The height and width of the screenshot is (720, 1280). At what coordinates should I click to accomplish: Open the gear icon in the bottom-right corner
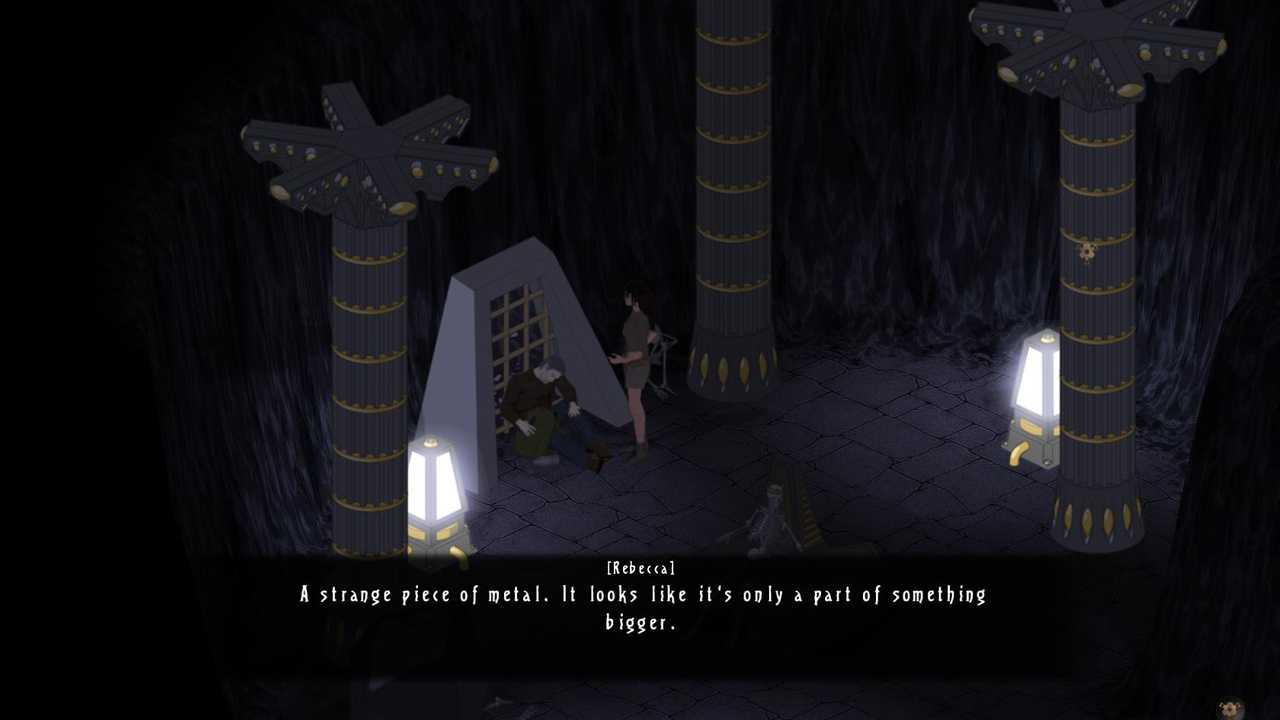(x=1230, y=709)
